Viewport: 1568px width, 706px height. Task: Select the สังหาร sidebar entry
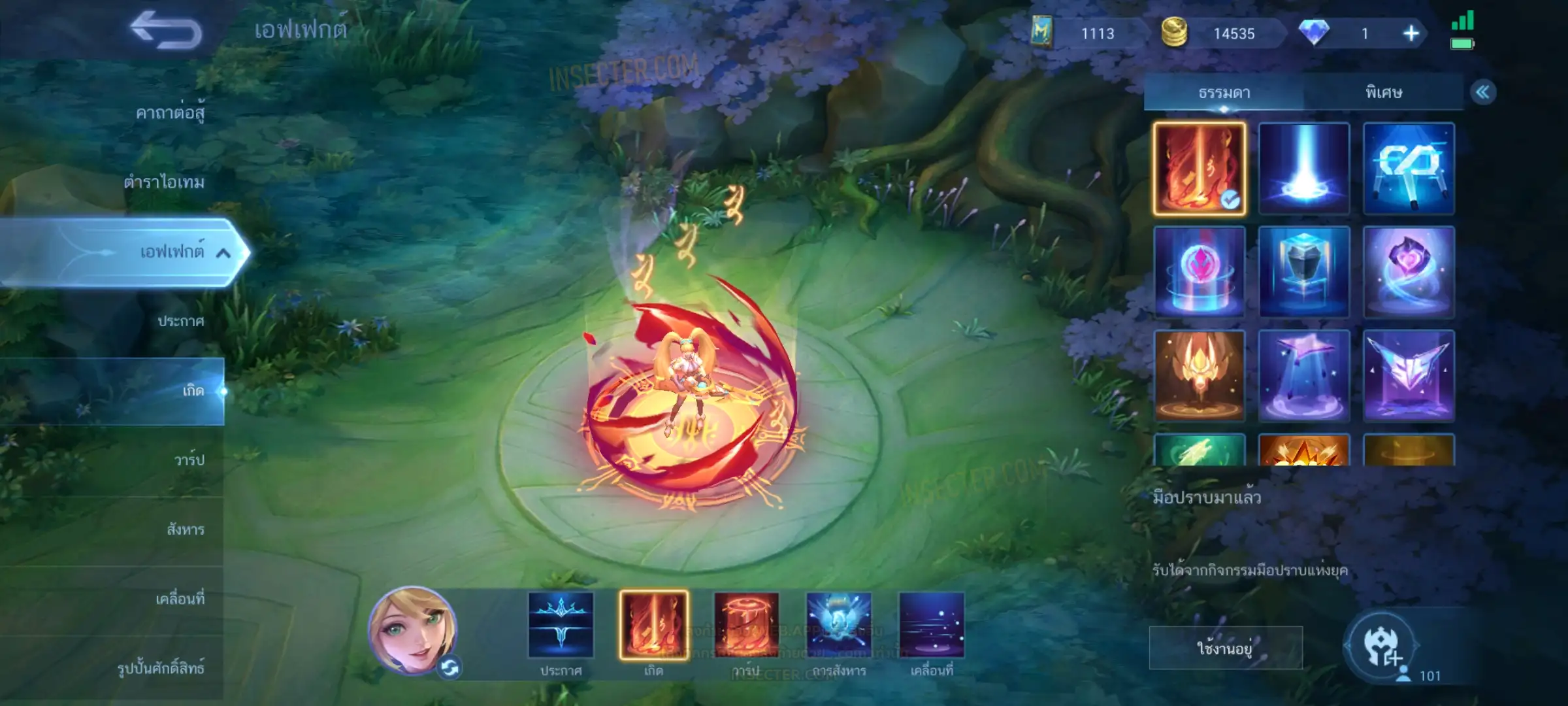pyautogui.click(x=186, y=529)
